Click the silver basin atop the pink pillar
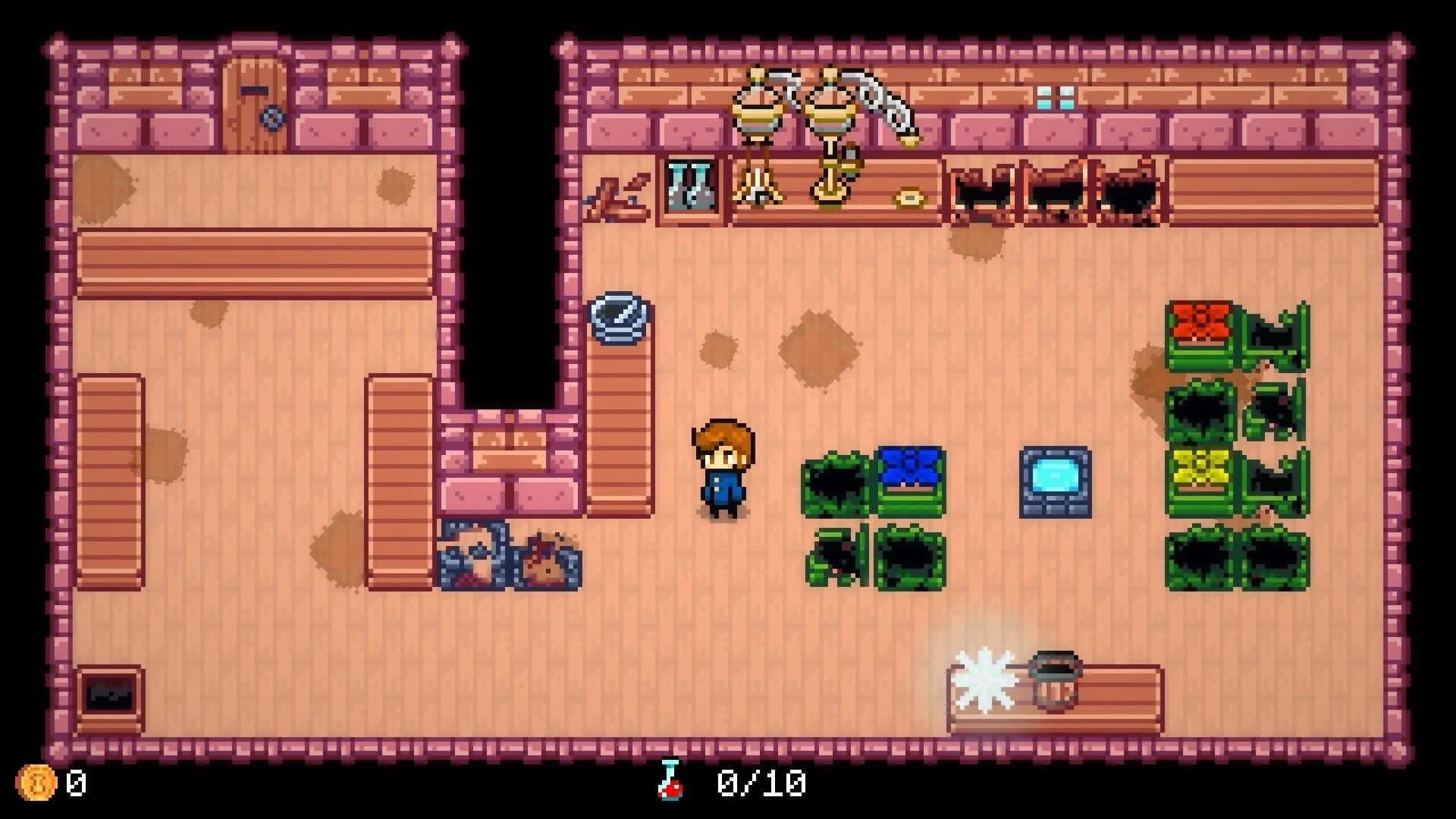 coord(618,318)
